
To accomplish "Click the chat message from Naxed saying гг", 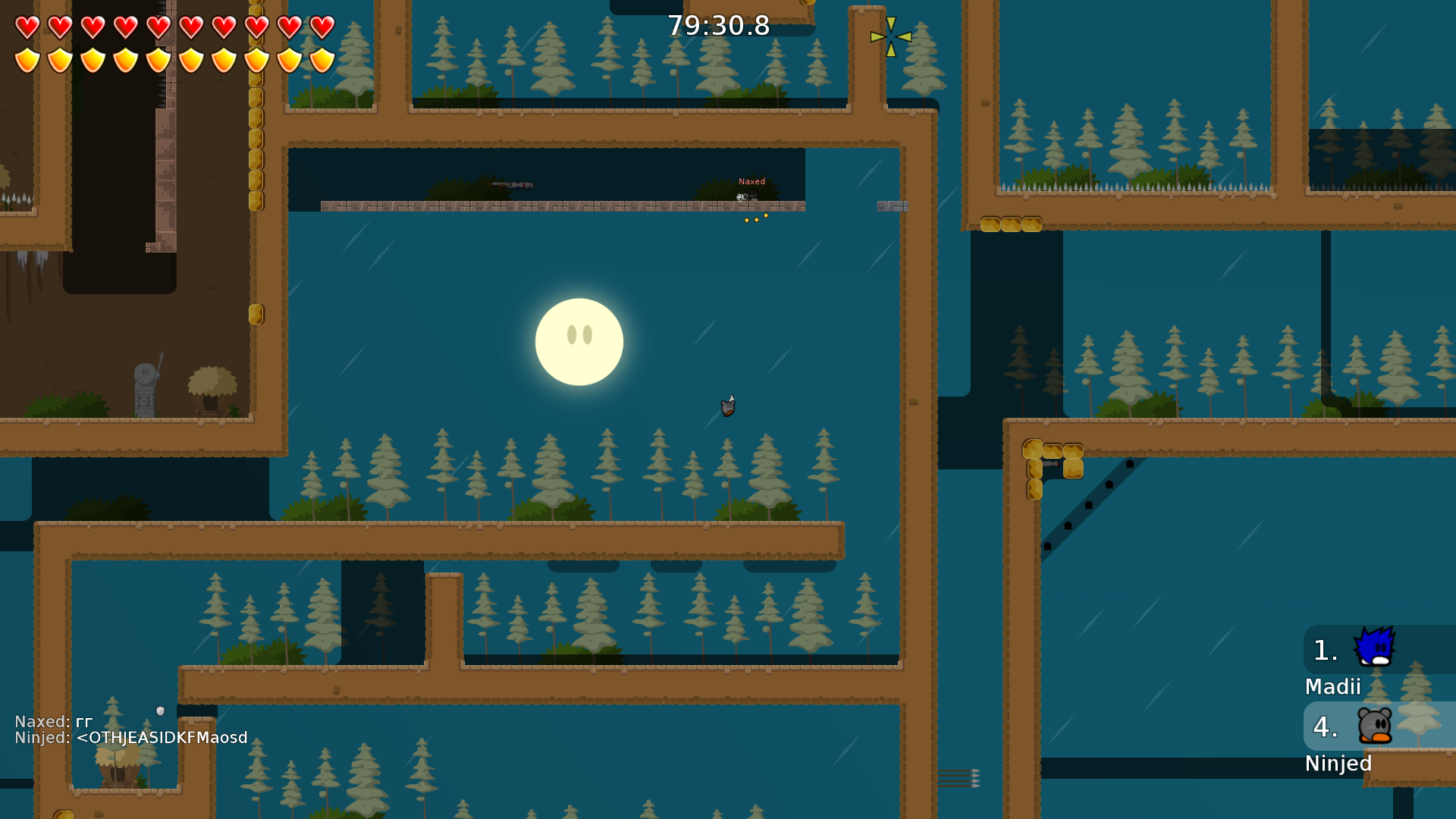I will [53, 721].
